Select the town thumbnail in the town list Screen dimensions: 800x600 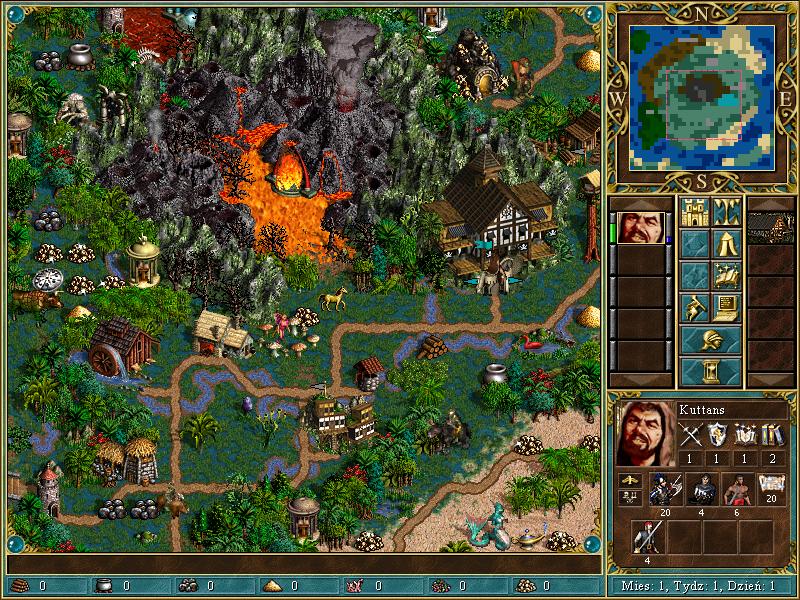771,227
